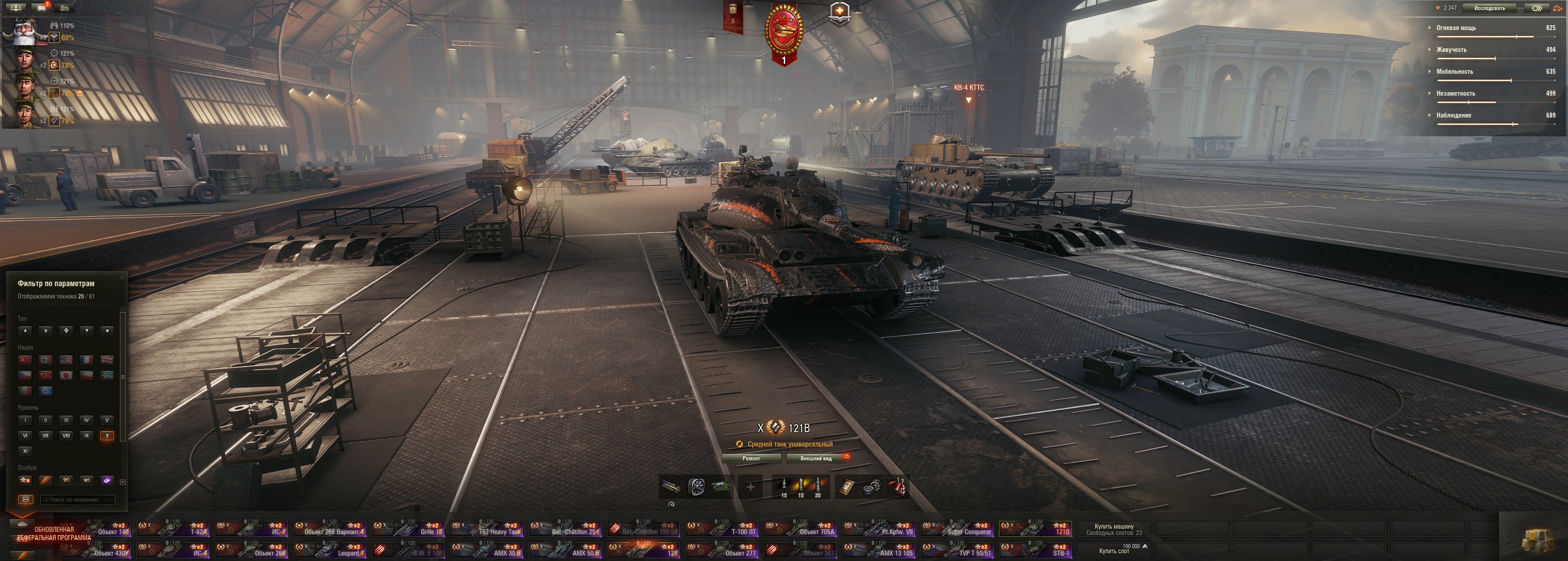
Task: Expand the Огневая мощь (Firepower) stat
Action: [1455, 28]
